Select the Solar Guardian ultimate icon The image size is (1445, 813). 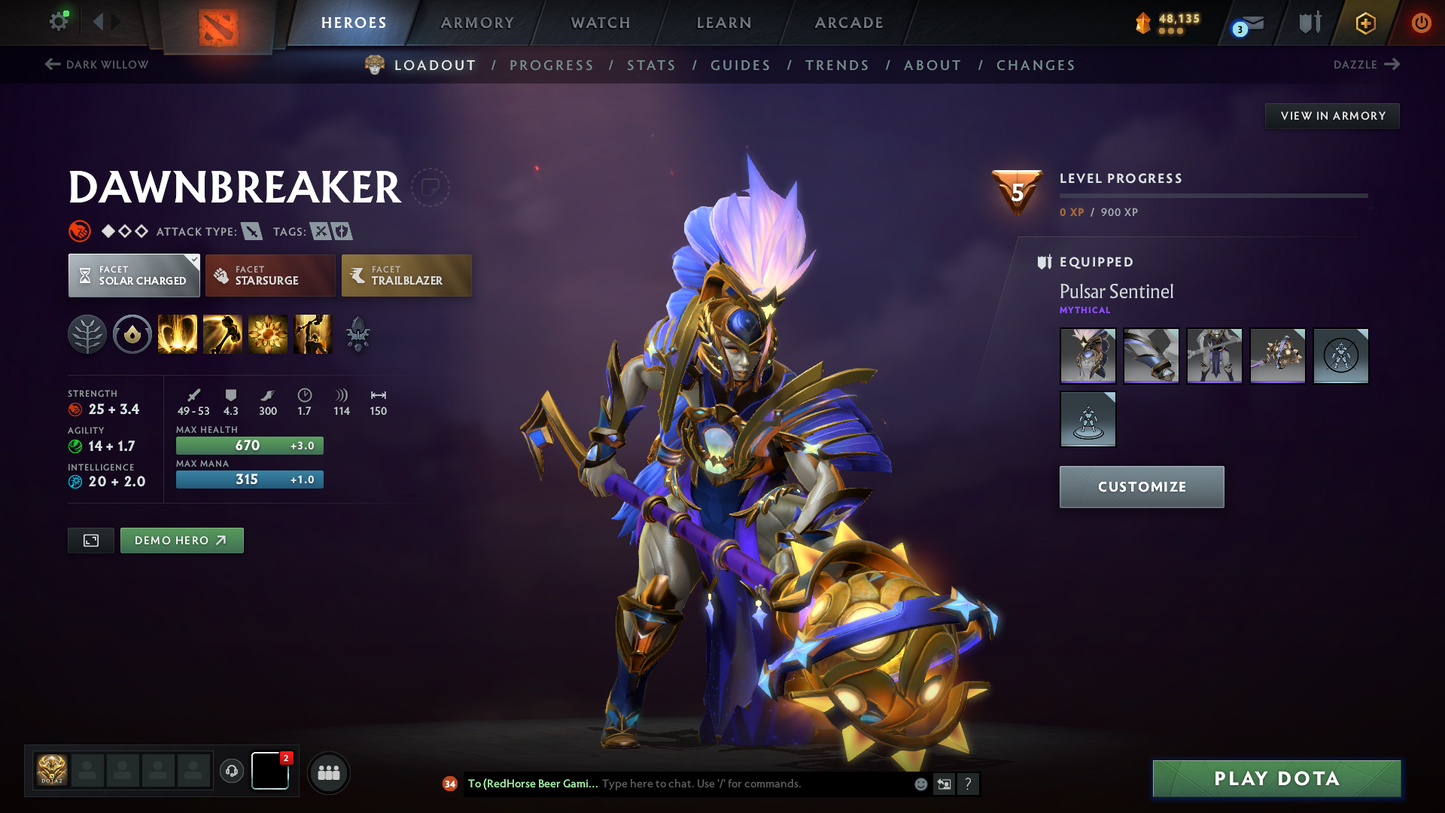tap(312, 334)
